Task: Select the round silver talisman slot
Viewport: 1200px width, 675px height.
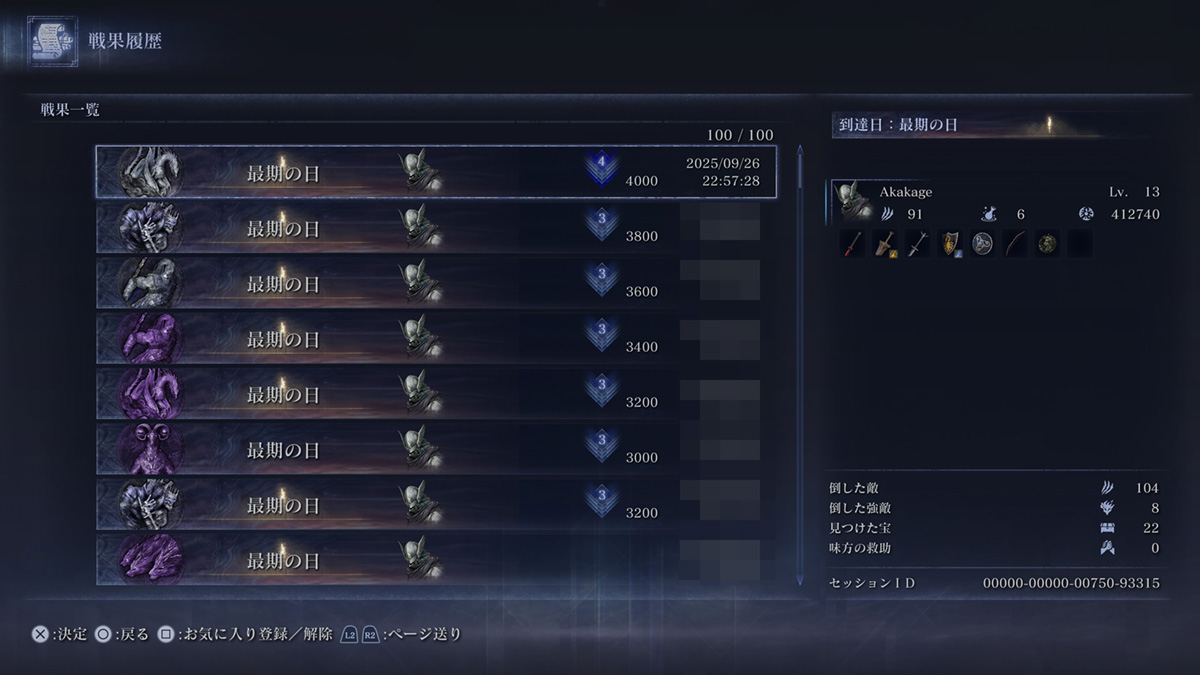Action: (982, 244)
